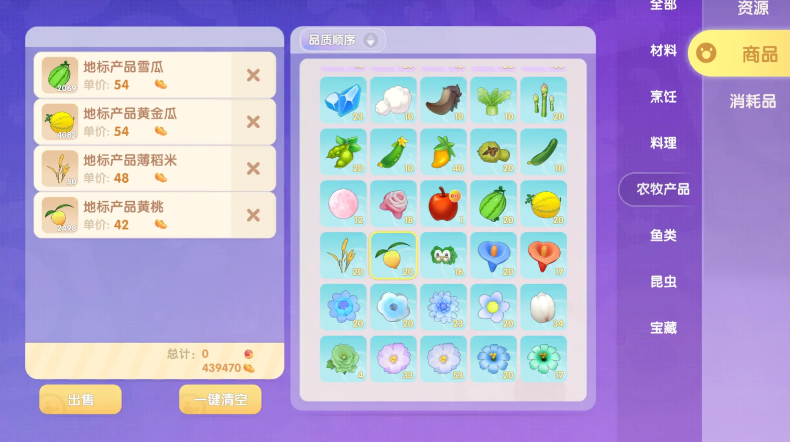Remove 地标产品黄桃 from the sell list

253,215
